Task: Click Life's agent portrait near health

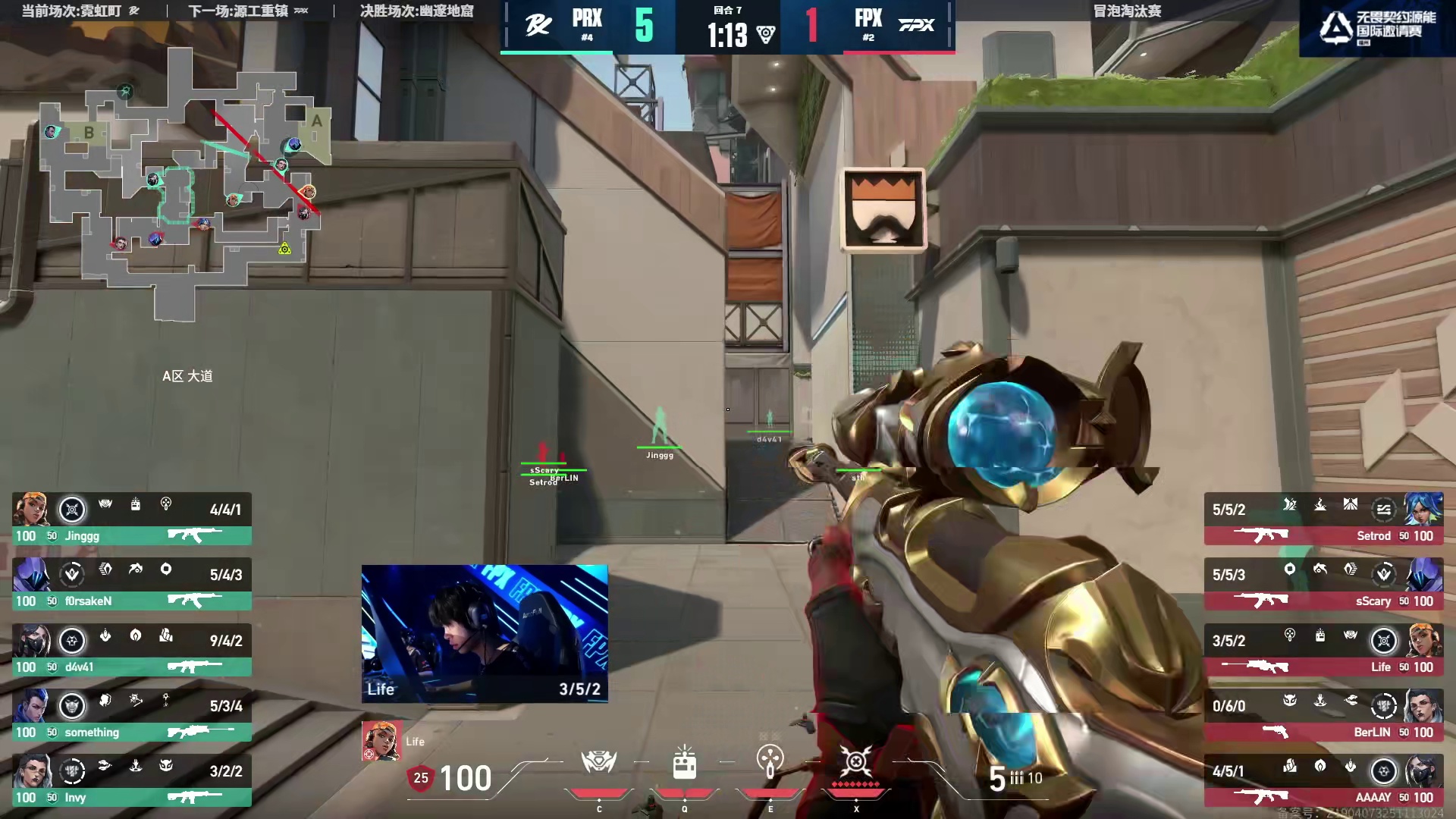Action: pos(381,741)
